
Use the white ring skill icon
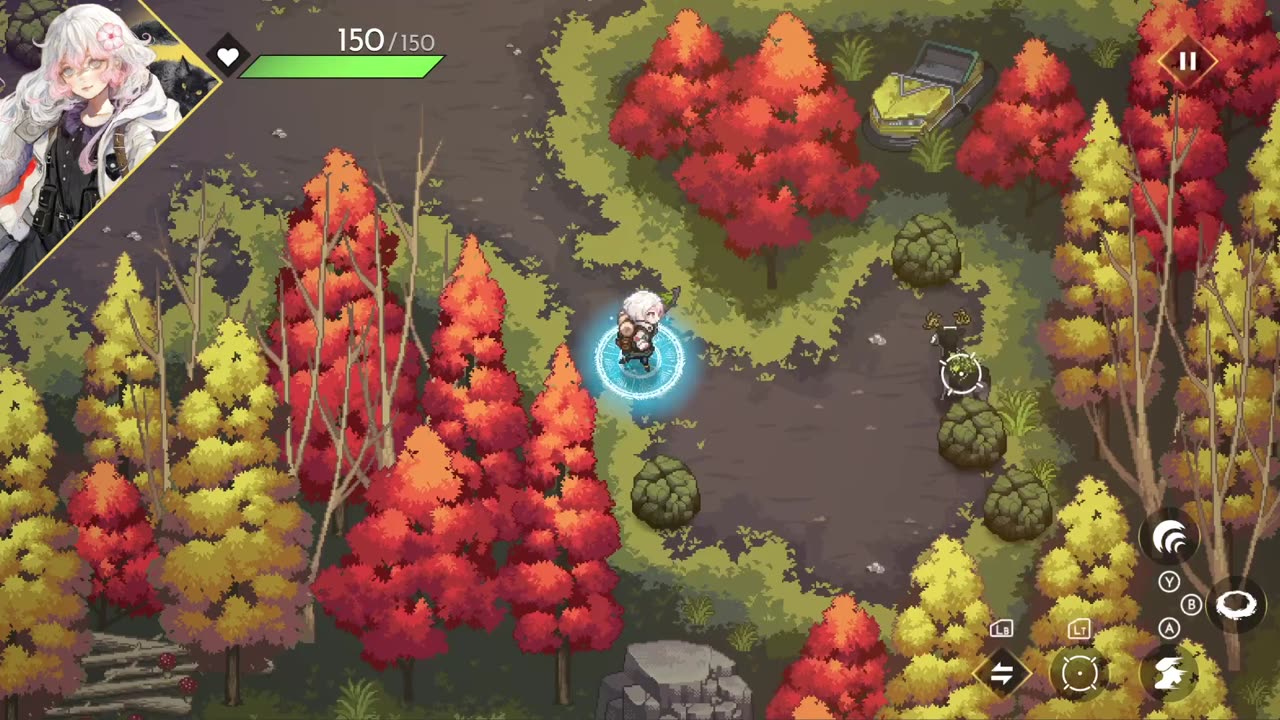[x=1236, y=606]
